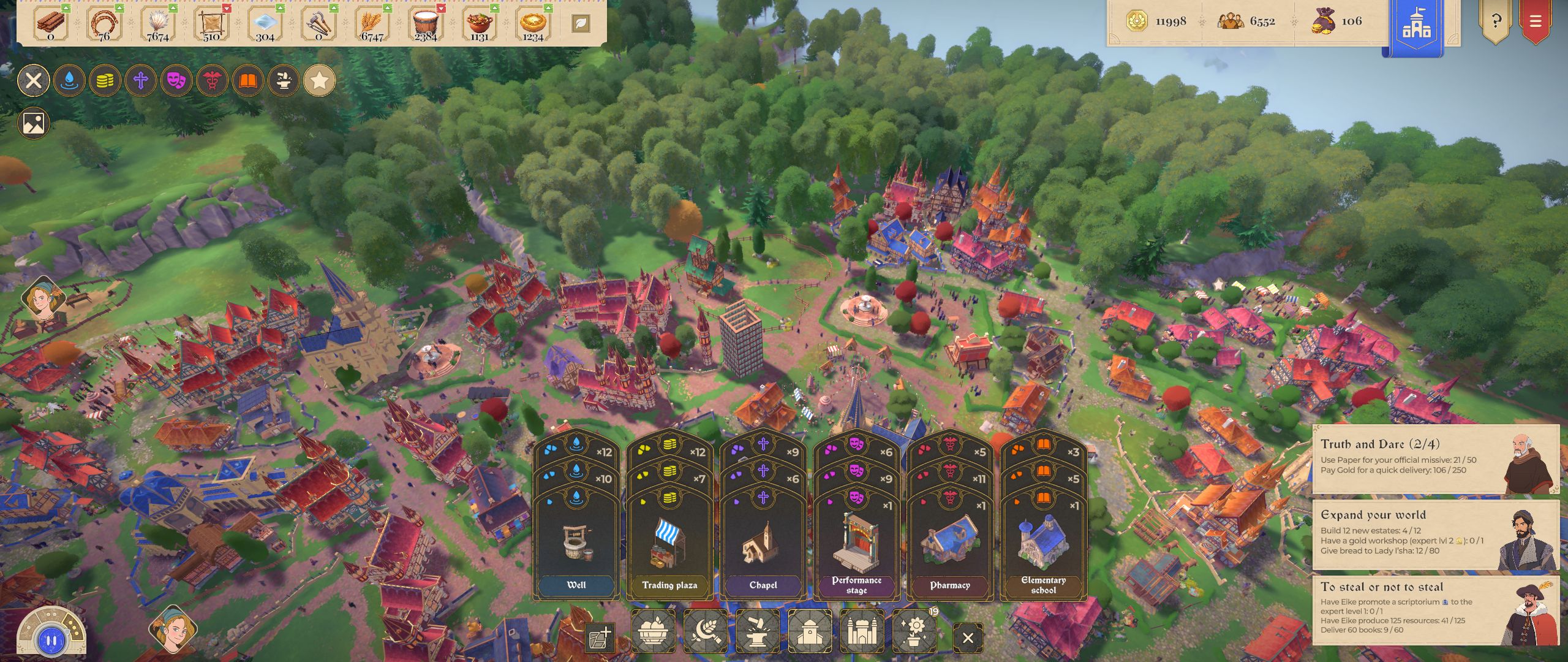Open the anvil and hammer crafting category
Screen dimensions: 1568x662
tap(757, 631)
